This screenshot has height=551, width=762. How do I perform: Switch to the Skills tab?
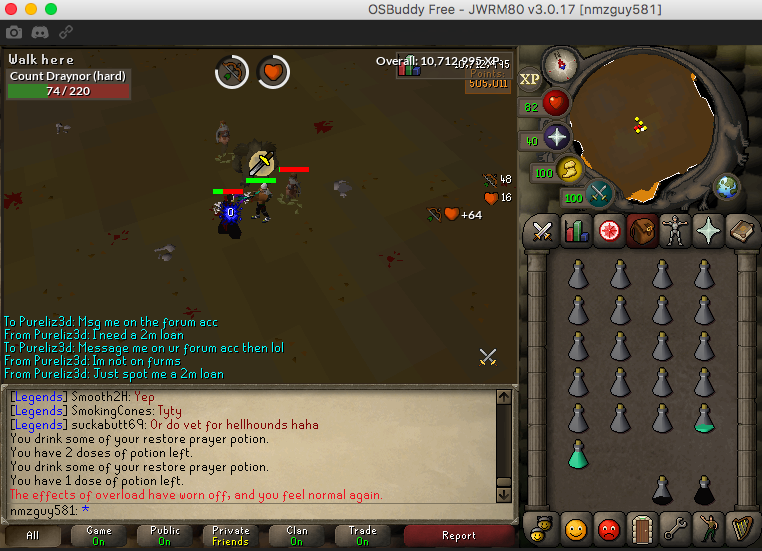click(576, 231)
